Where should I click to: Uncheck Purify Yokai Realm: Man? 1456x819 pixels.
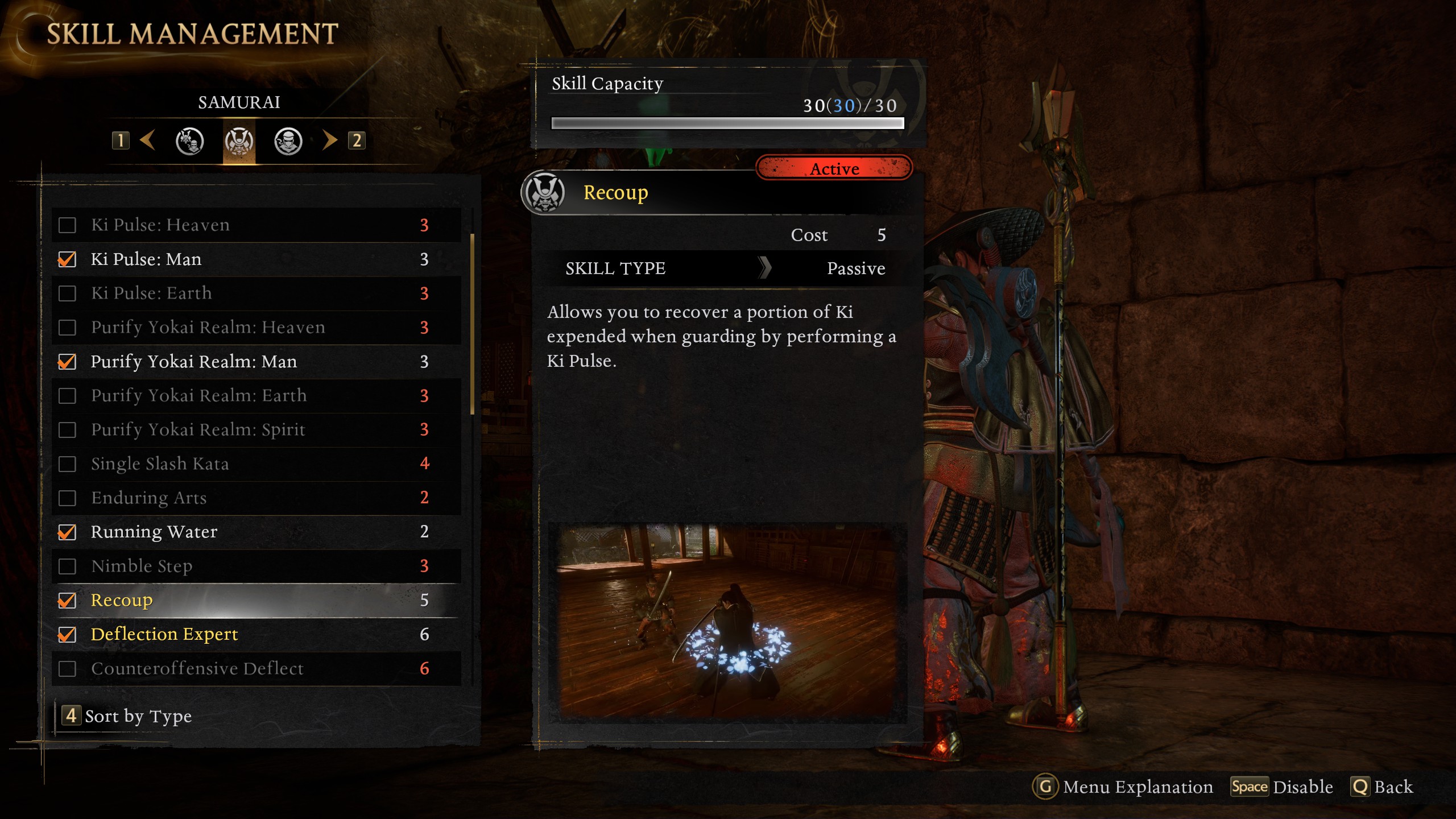point(67,362)
